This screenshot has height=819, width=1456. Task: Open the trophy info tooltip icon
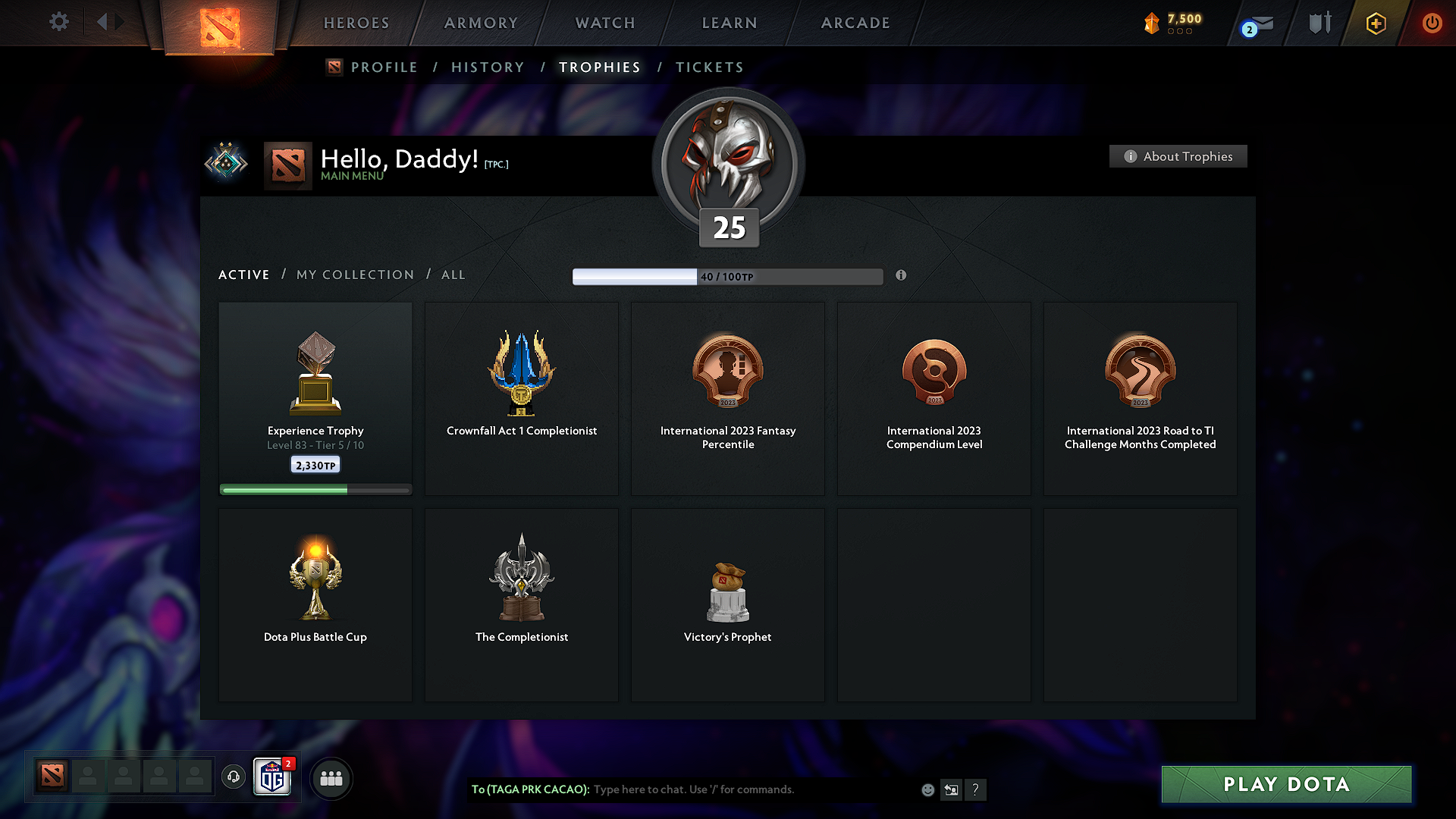coord(902,276)
